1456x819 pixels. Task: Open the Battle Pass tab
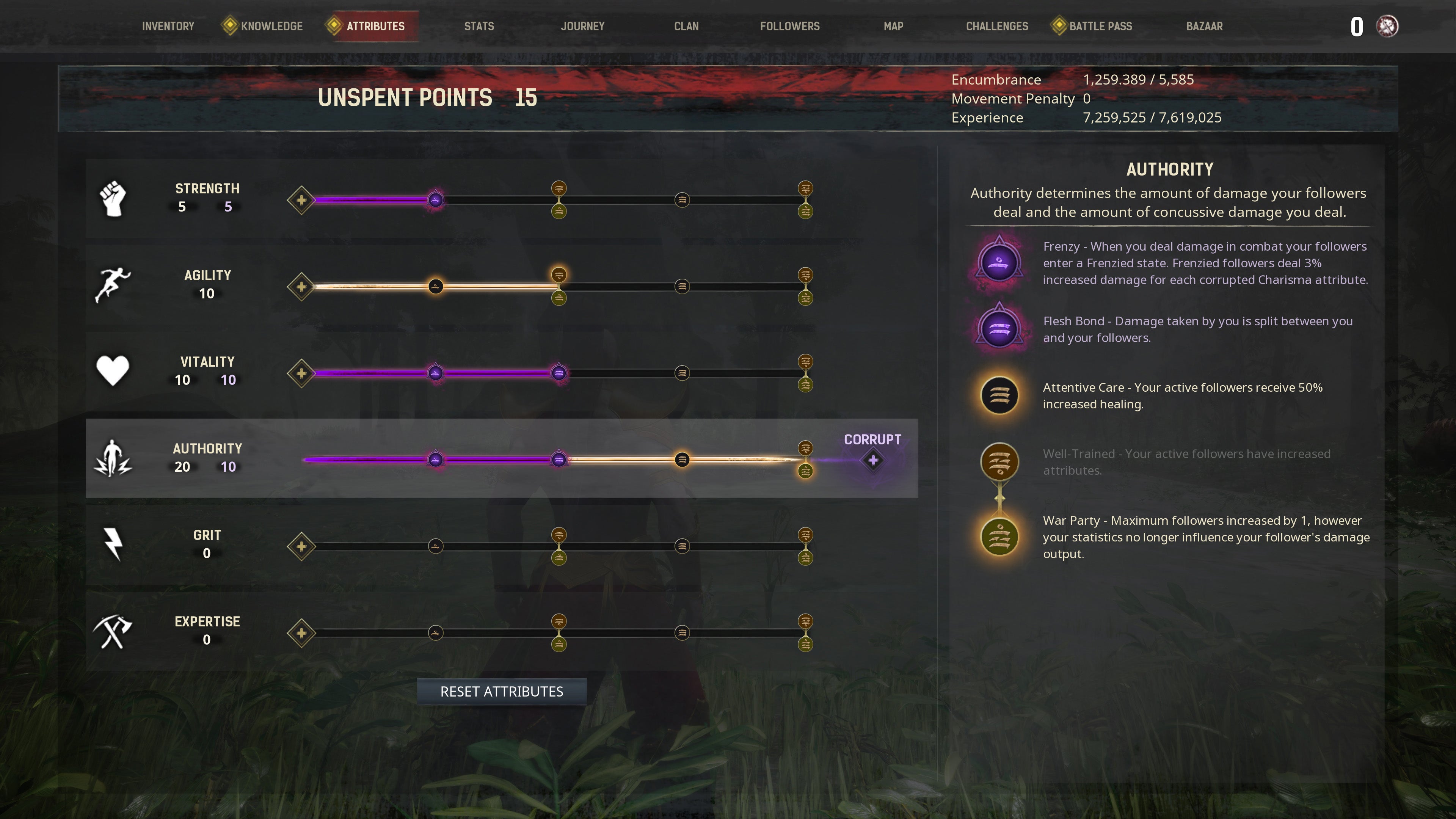pos(1100,27)
